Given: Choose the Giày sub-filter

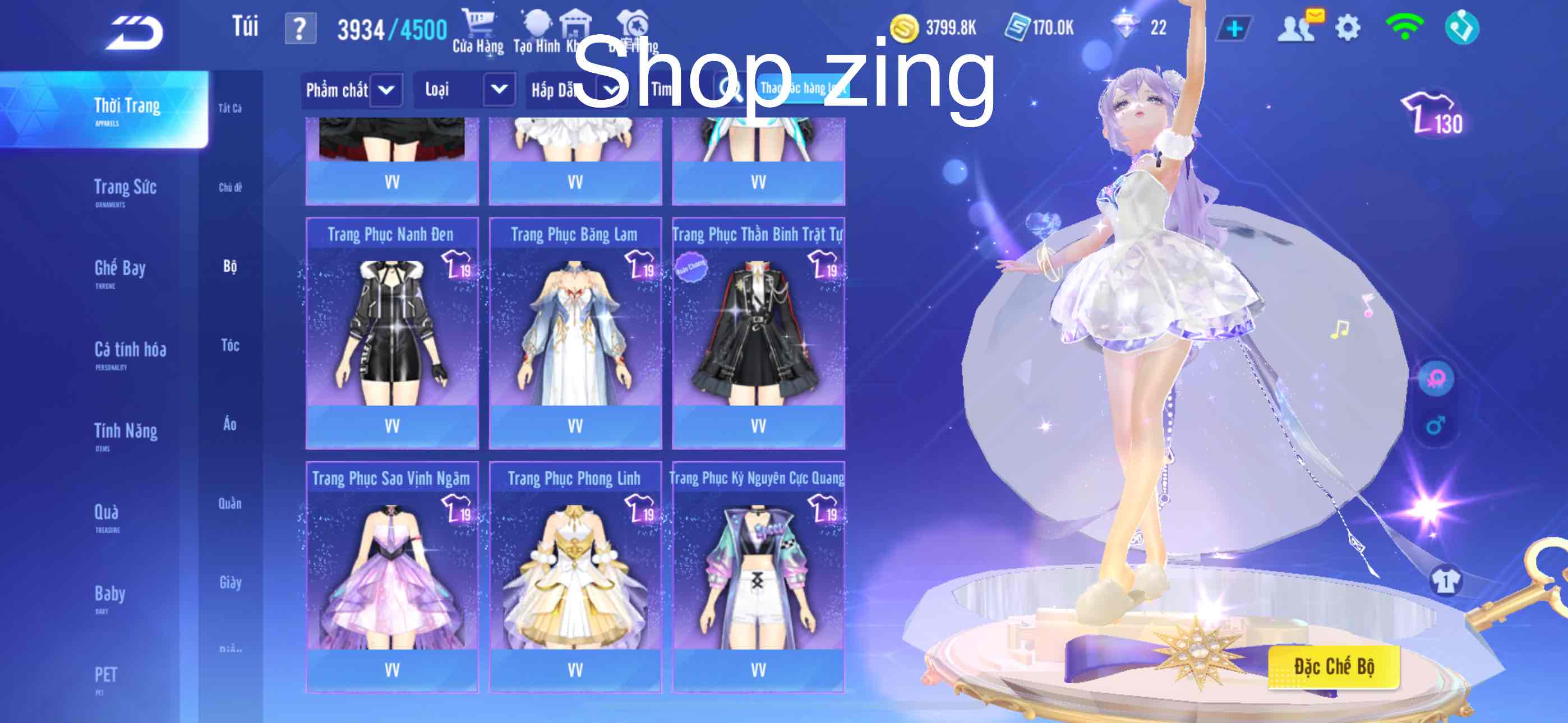Looking at the screenshot, I should click(x=230, y=583).
